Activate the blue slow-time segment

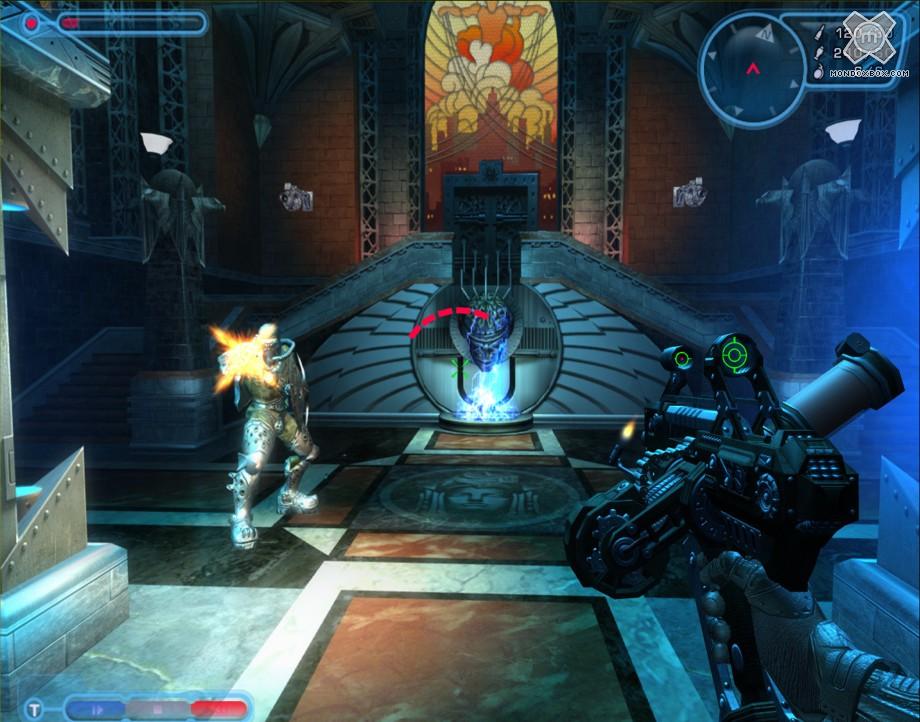pos(96,709)
